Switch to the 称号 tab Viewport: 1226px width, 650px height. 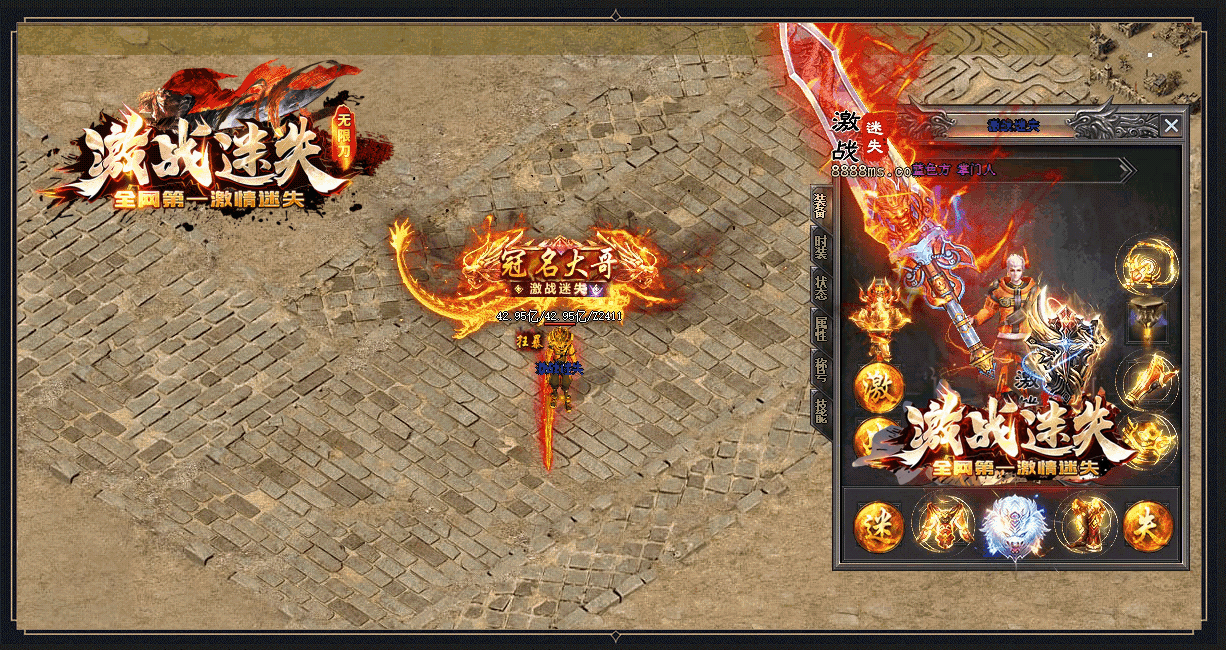coord(821,368)
